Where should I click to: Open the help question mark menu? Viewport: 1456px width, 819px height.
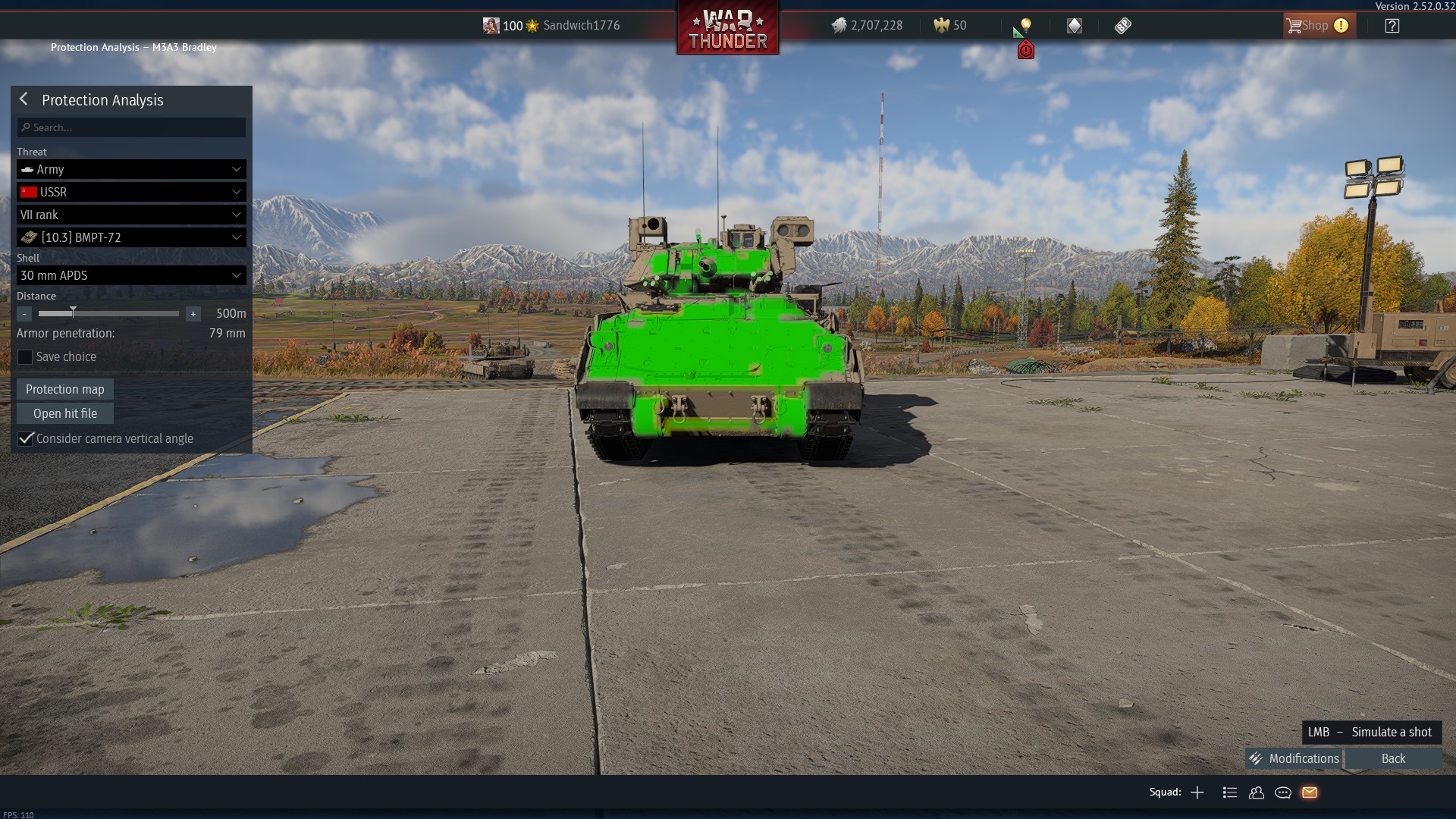click(1392, 26)
